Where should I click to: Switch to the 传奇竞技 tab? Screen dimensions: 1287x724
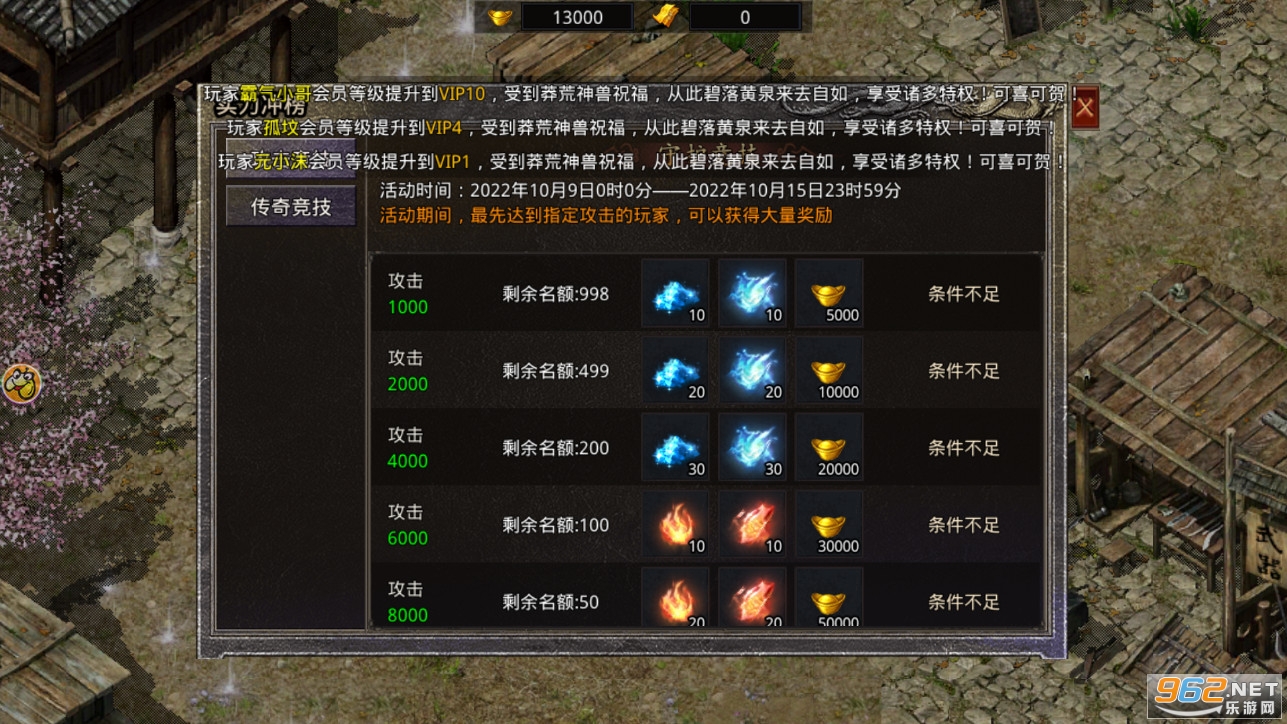[290, 205]
